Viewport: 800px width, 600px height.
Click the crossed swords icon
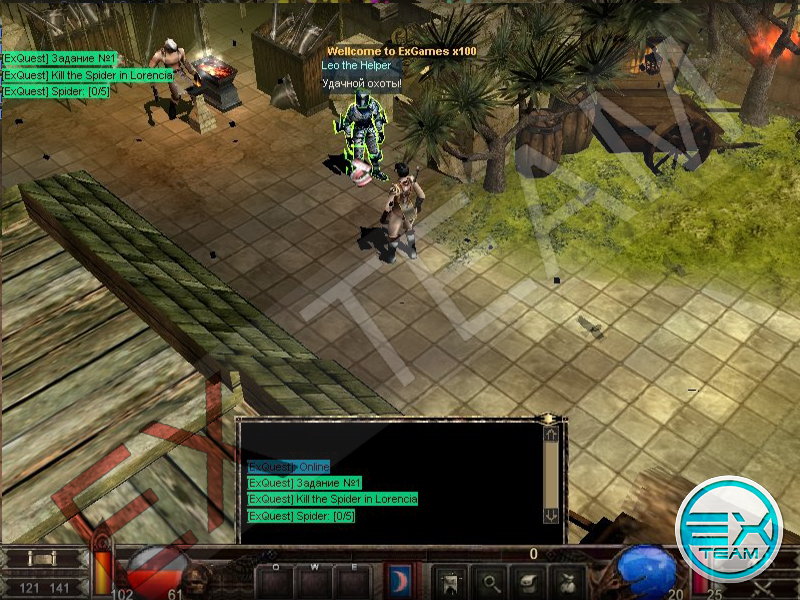tap(763, 587)
